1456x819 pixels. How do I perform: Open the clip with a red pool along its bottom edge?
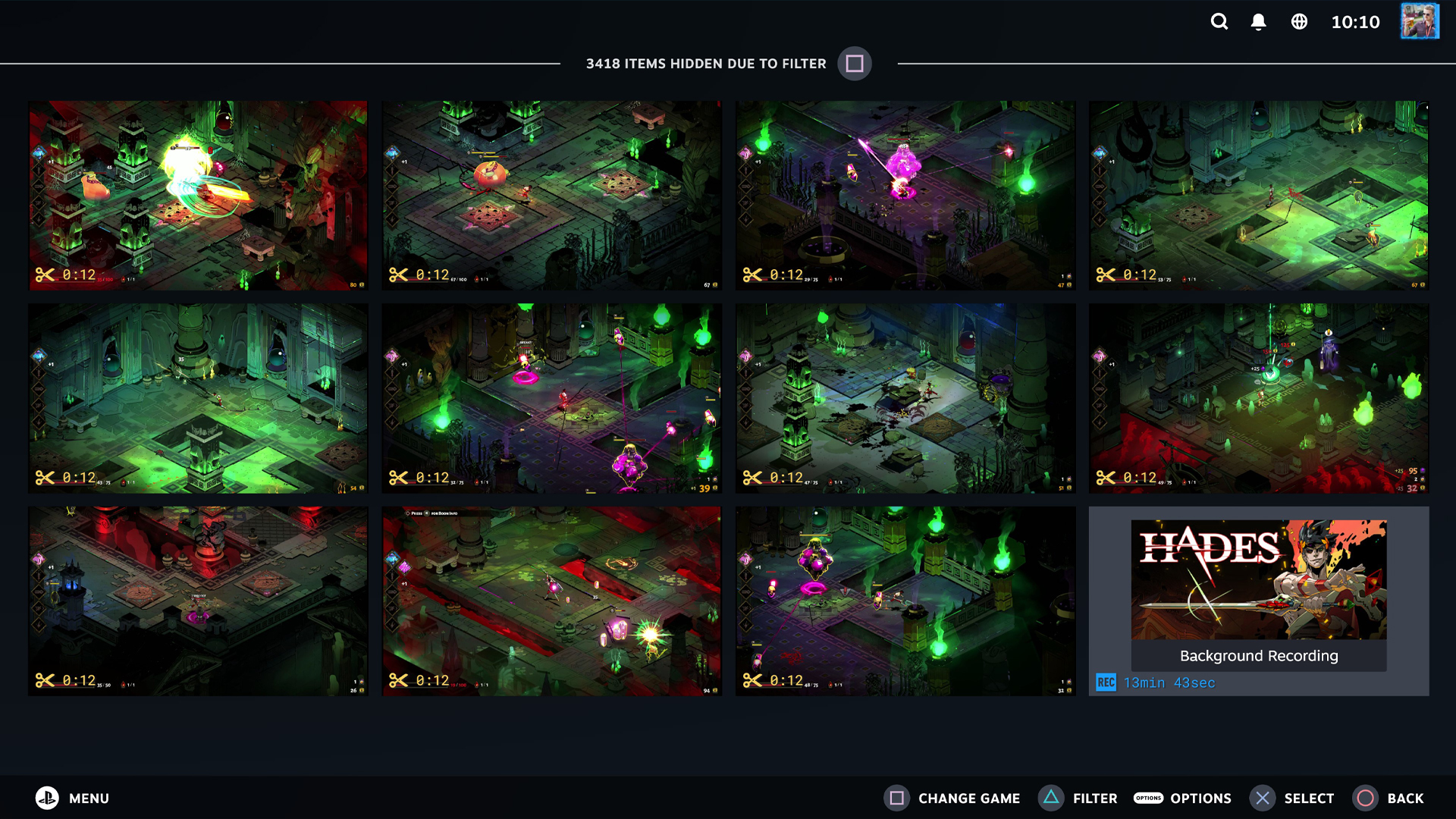1259,398
